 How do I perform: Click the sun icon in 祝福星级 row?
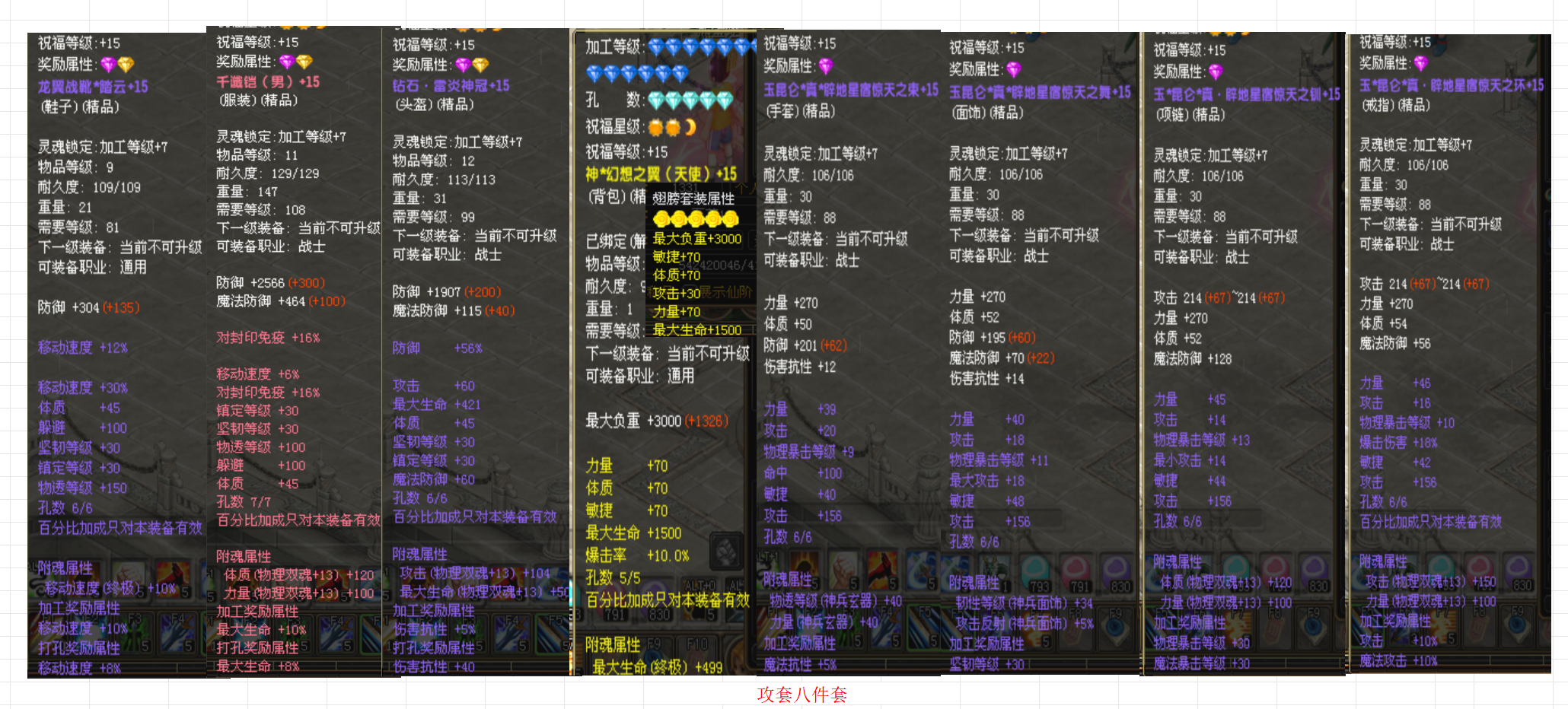click(x=657, y=127)
